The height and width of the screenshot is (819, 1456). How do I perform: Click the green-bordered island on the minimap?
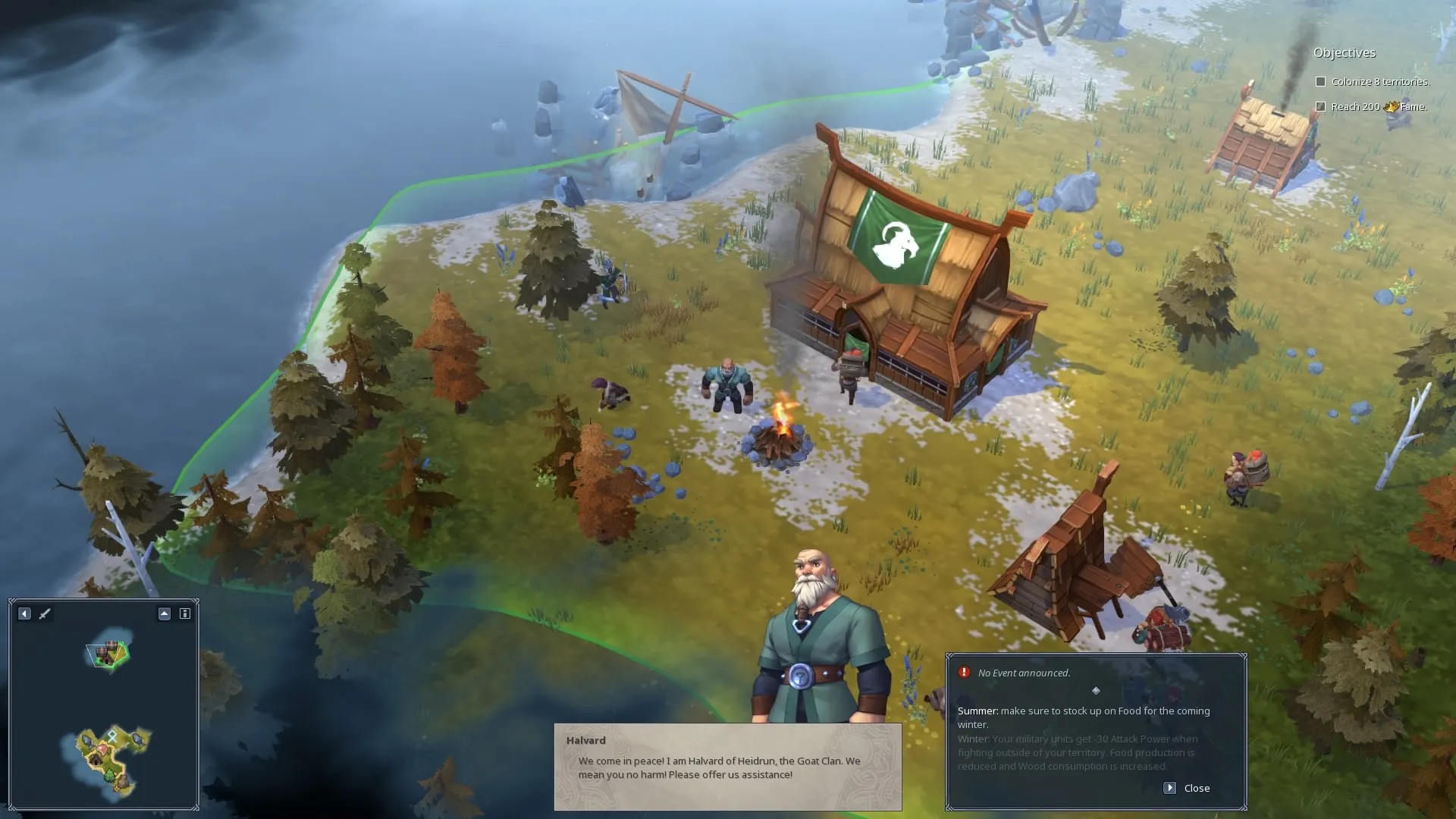pyautogui.click(x=108, y=654)
